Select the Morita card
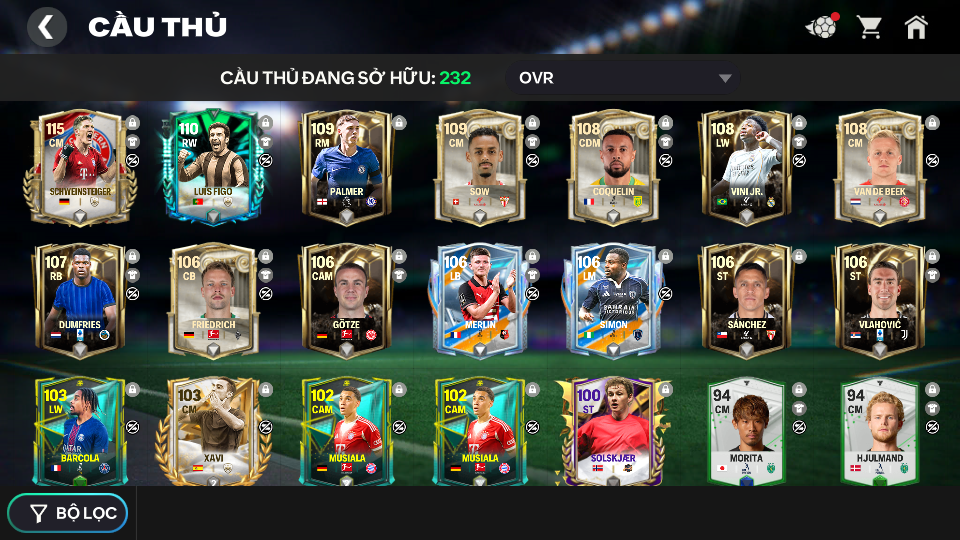The height and width of the screenshot is (540, 960). pos(746,432)
